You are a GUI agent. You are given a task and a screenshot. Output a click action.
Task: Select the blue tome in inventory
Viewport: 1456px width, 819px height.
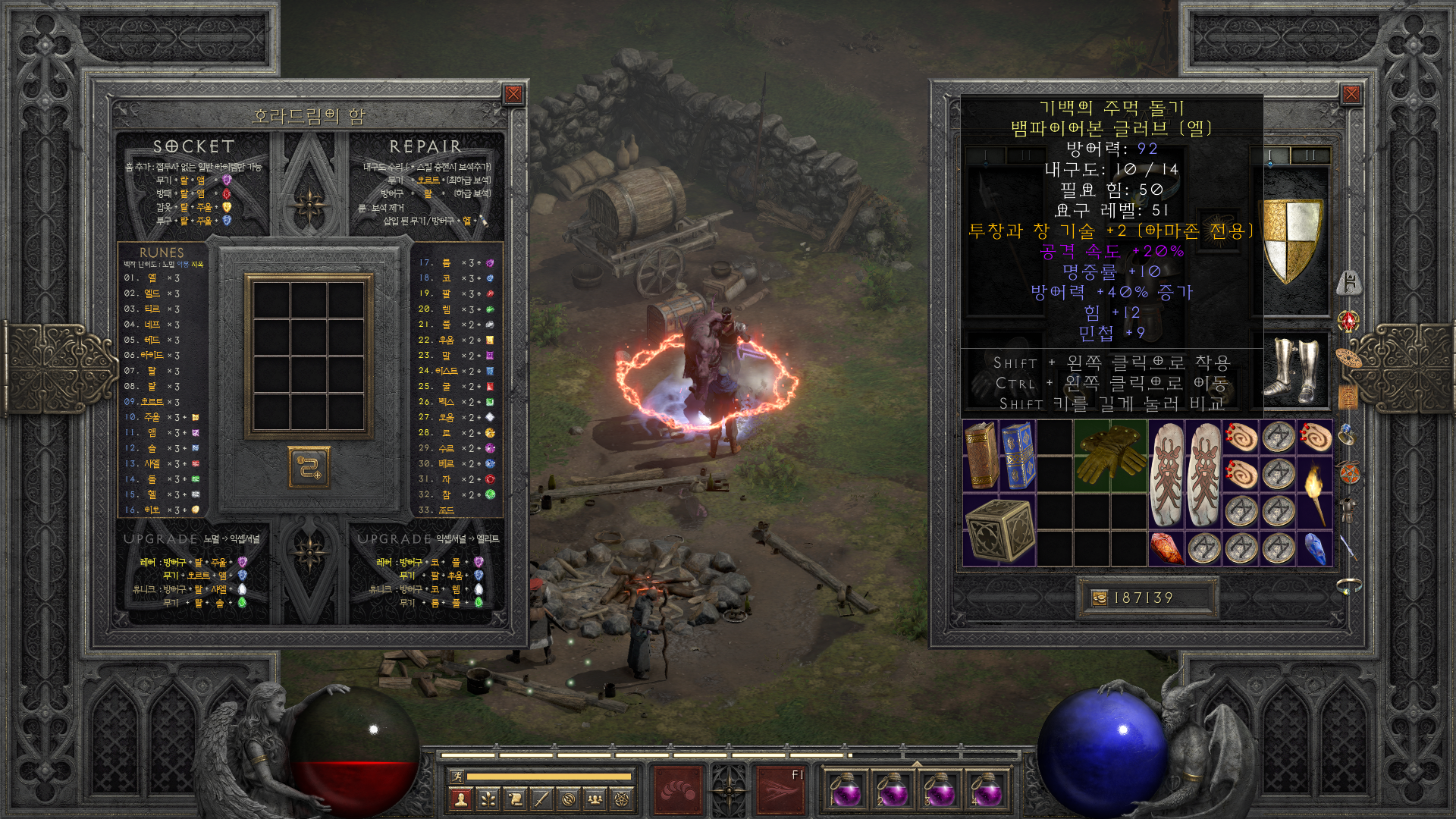(1017, 455)
